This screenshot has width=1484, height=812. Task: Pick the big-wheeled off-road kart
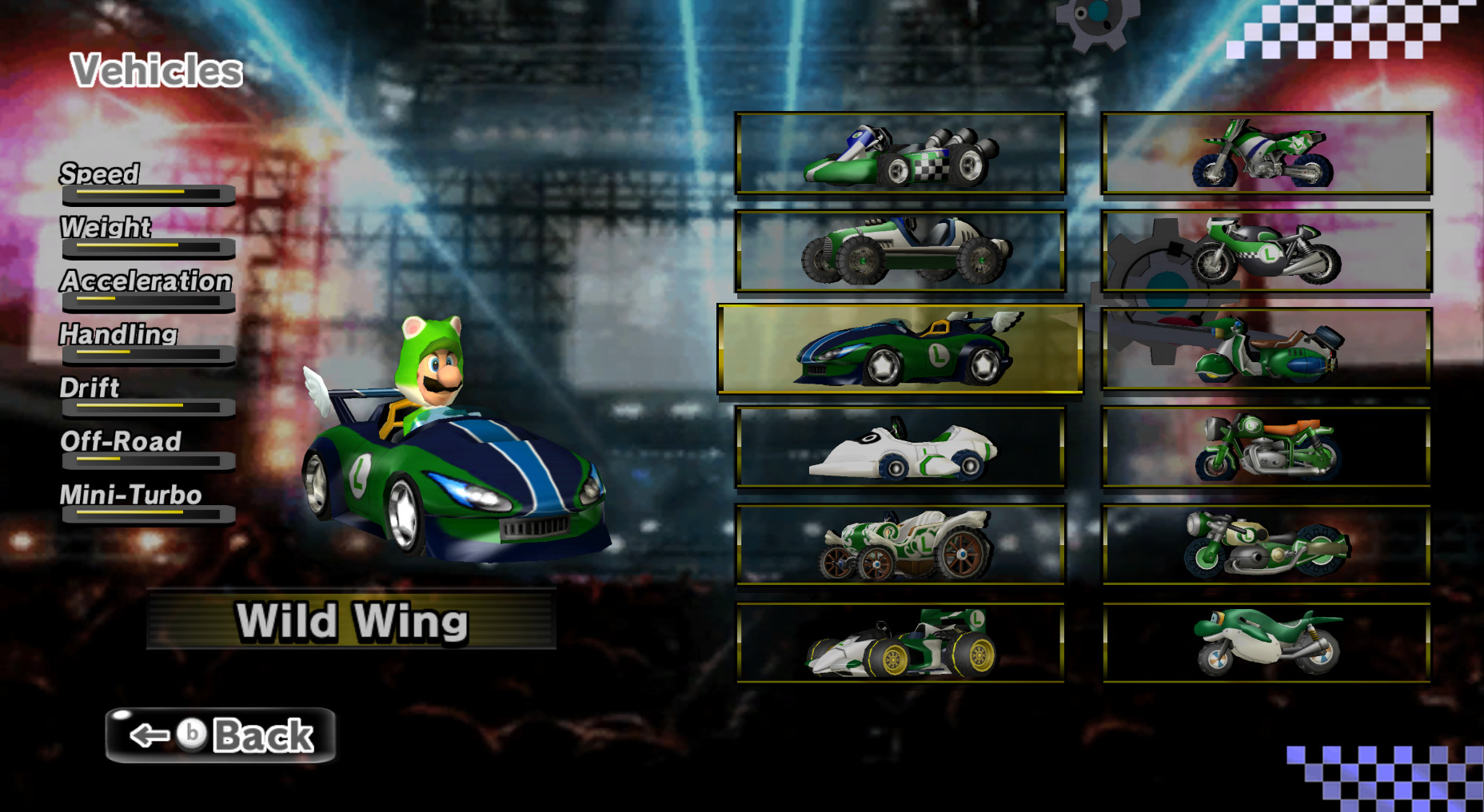pos(902,252)
